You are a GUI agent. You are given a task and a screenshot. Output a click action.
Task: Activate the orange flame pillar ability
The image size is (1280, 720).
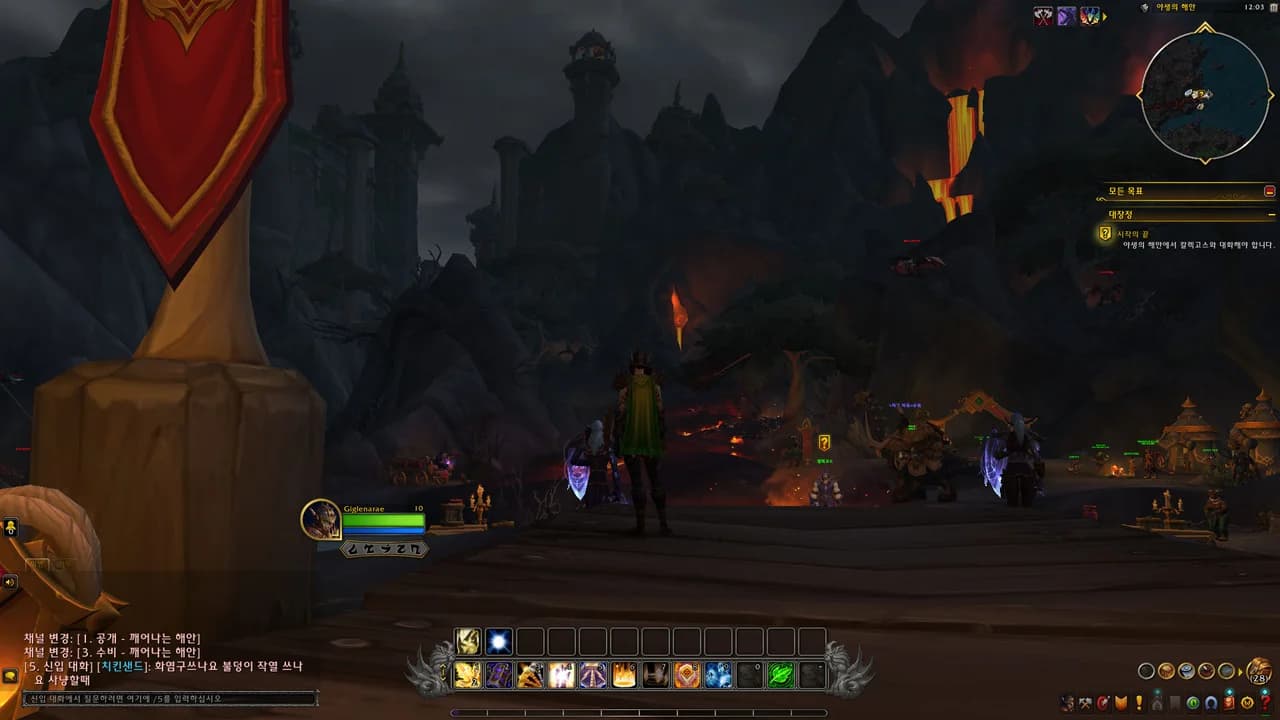[624, 675]
